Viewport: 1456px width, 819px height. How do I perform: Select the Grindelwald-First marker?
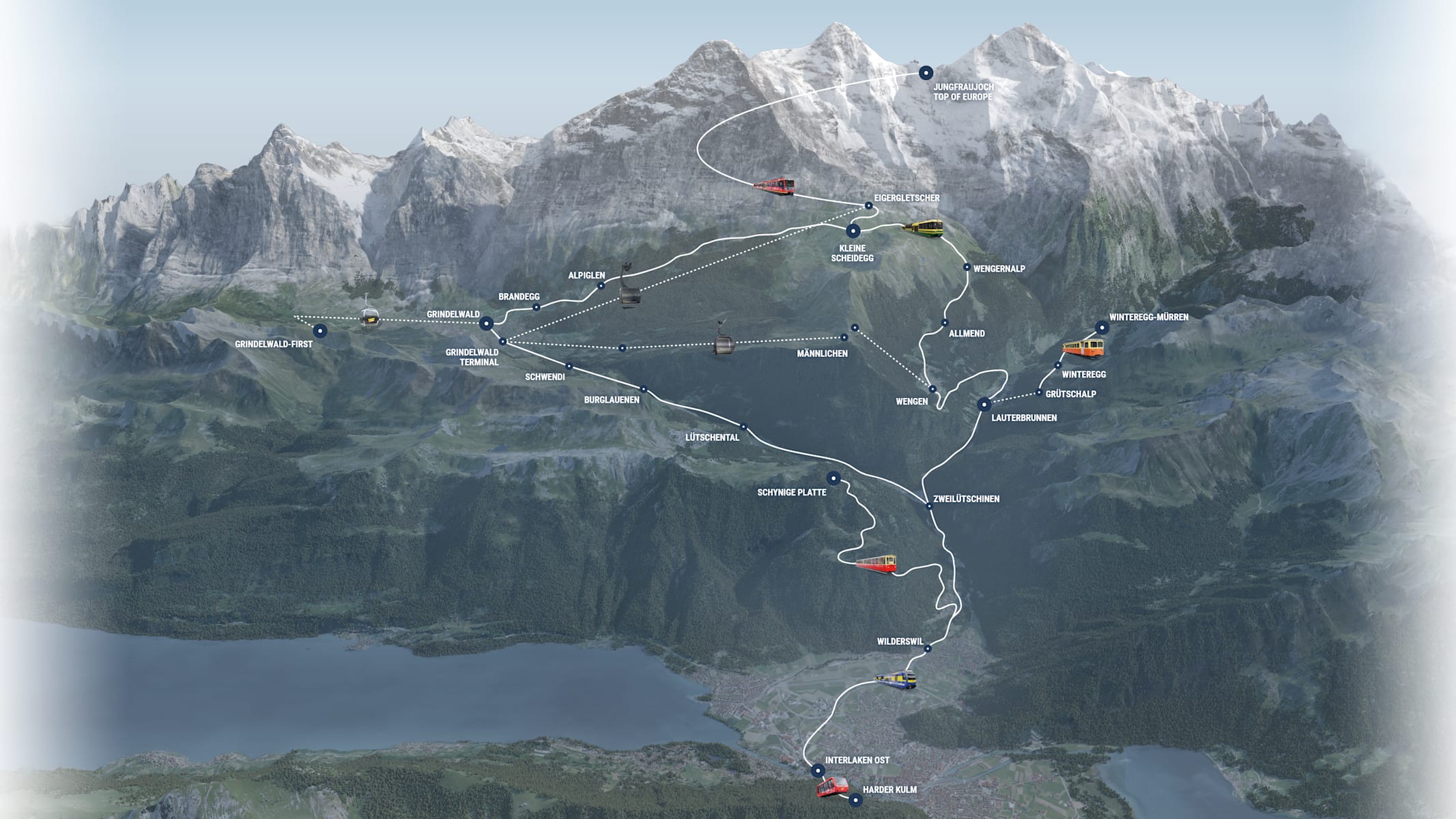319,331
